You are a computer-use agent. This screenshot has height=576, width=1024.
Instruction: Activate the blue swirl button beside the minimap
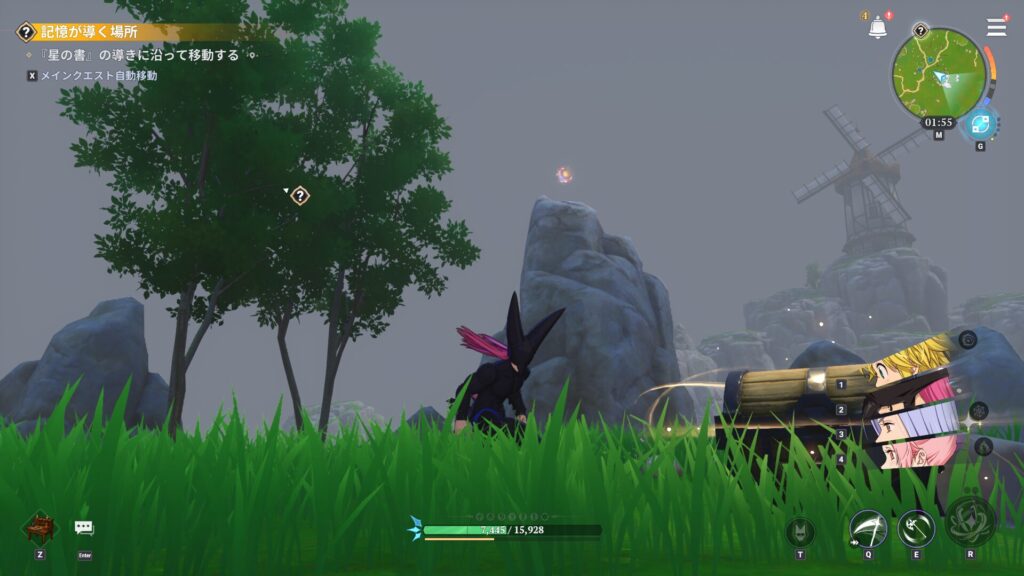[x=980, y=125]
